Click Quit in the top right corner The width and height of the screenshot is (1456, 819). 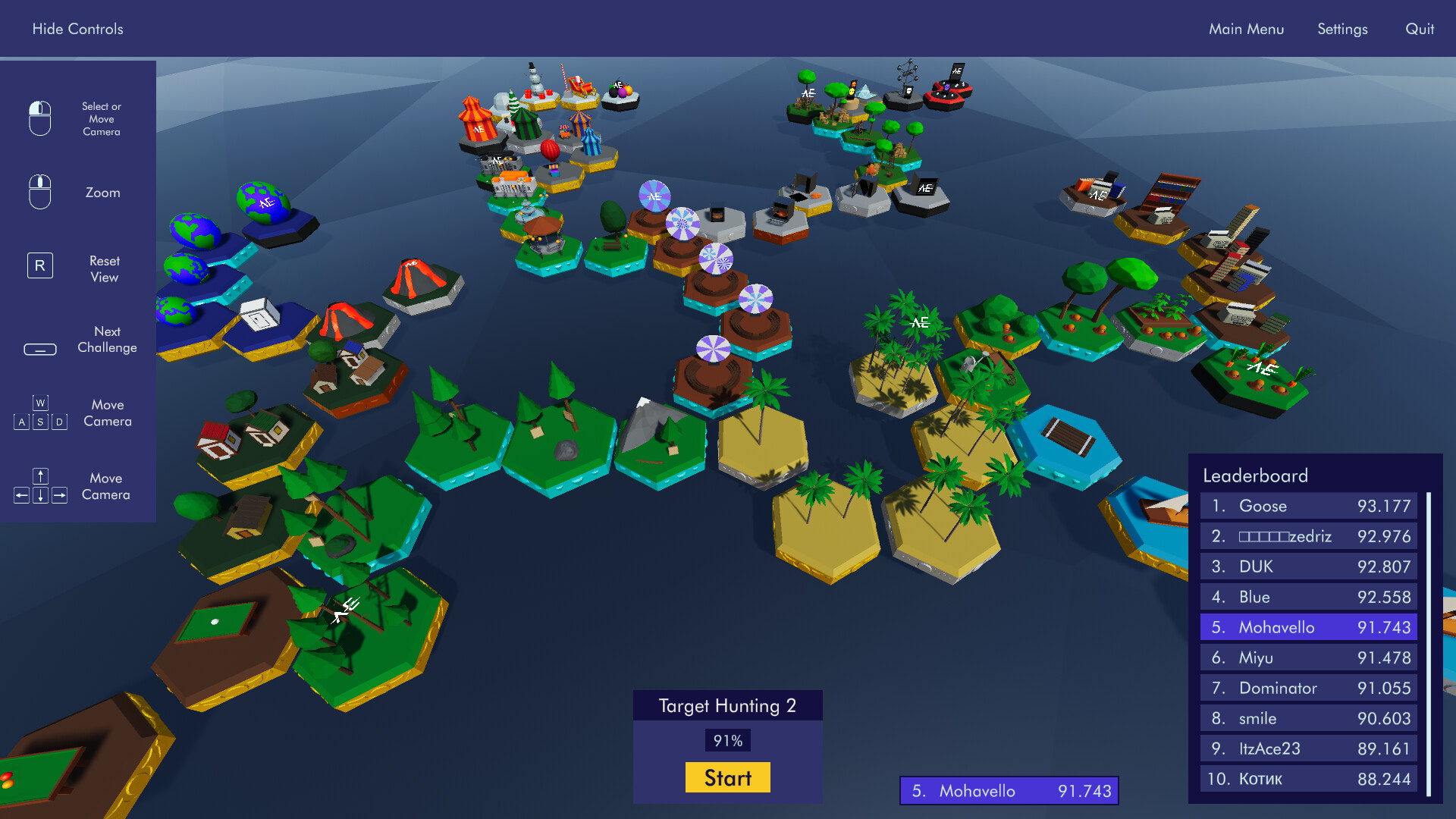(1419, 29)
